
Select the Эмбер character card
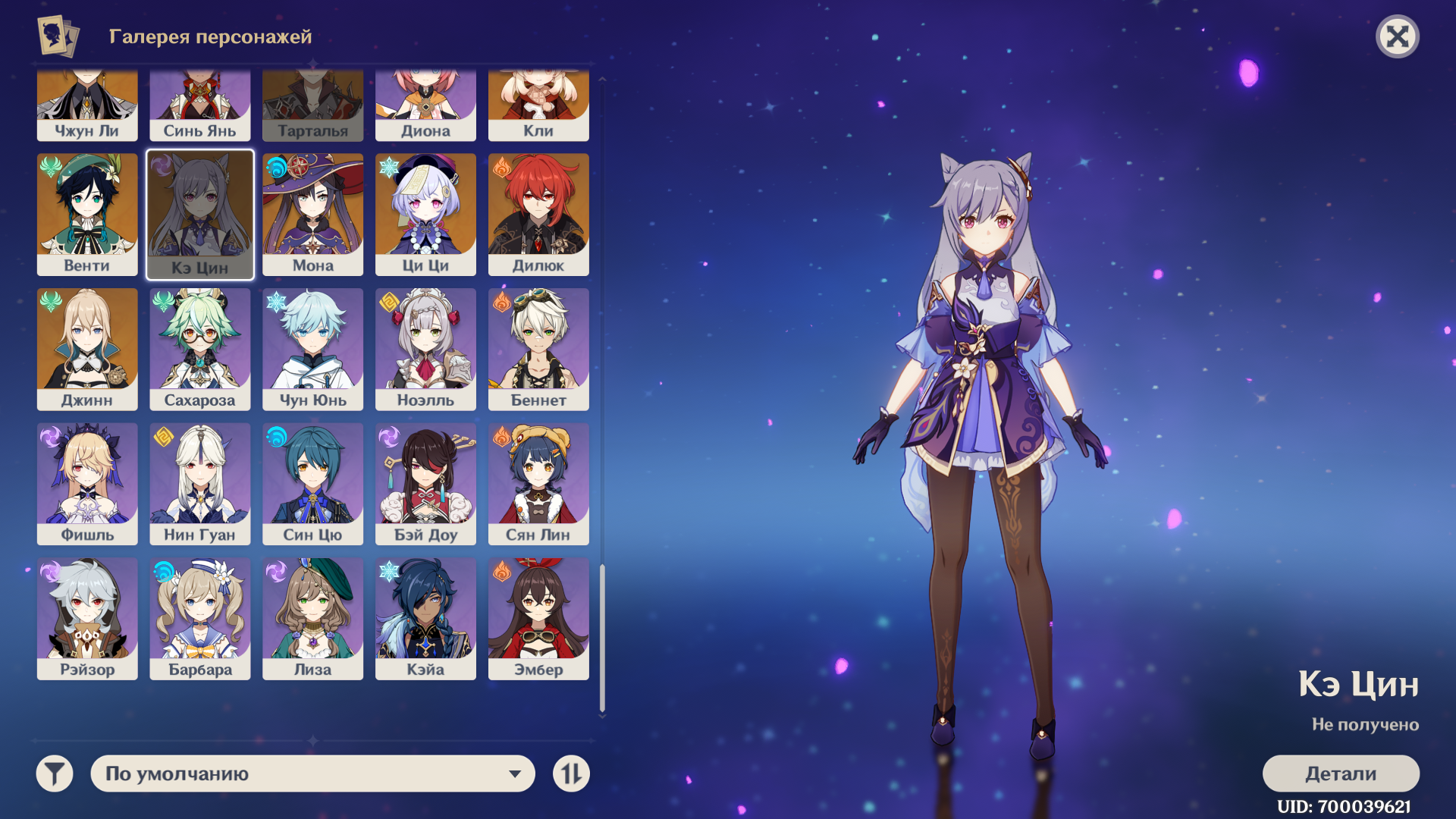tap(538, 619)
